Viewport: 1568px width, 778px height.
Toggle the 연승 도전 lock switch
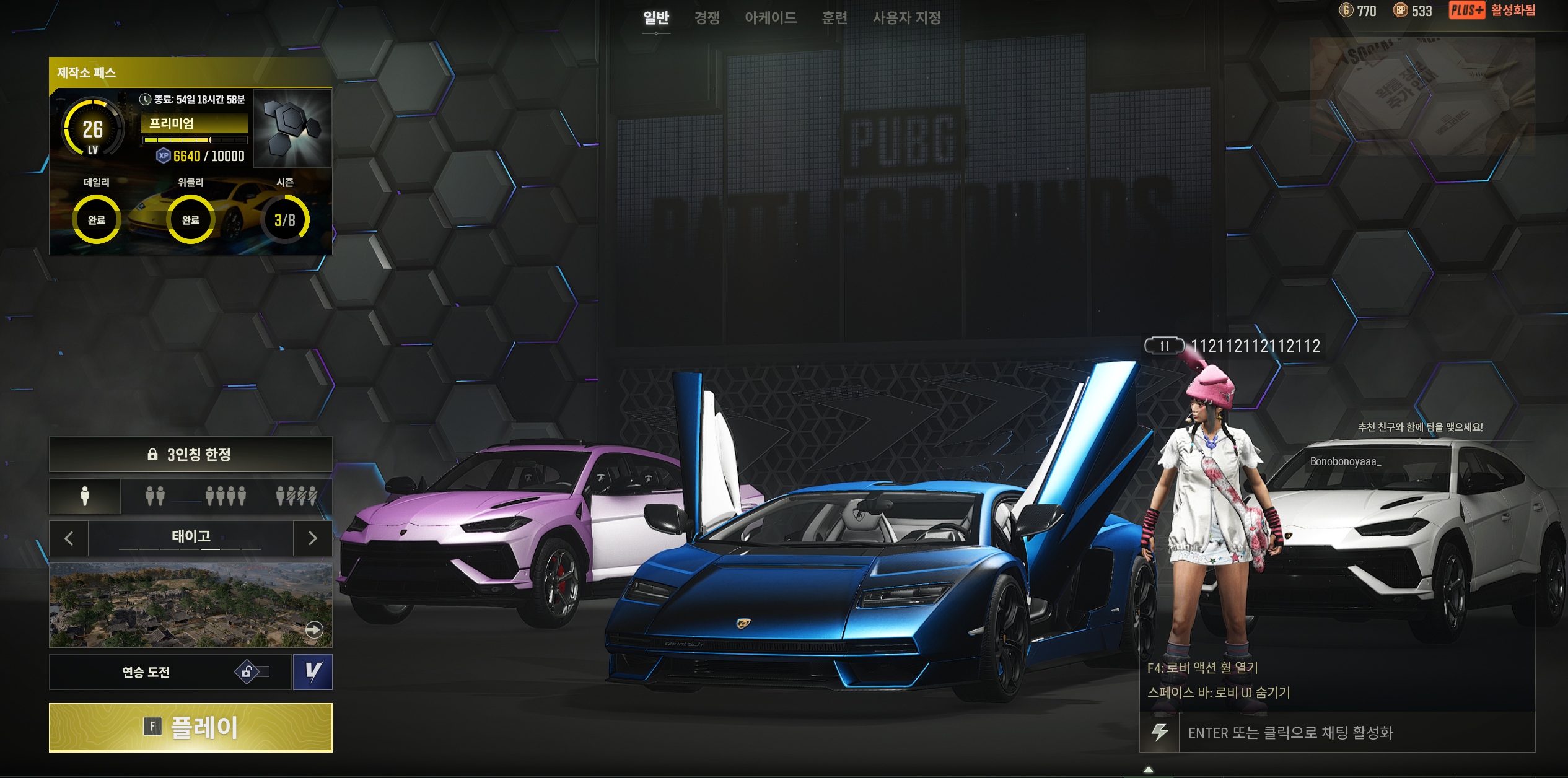(x=252, y=672)
